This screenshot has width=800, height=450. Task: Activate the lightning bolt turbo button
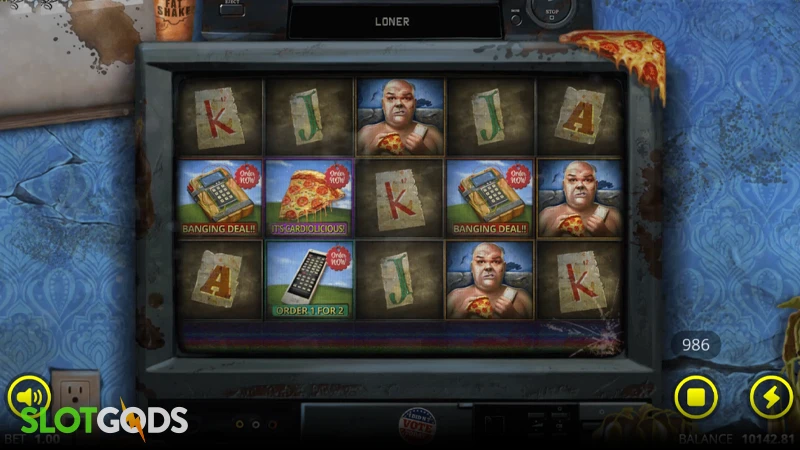pyautogui.click(x=771, y=397)
